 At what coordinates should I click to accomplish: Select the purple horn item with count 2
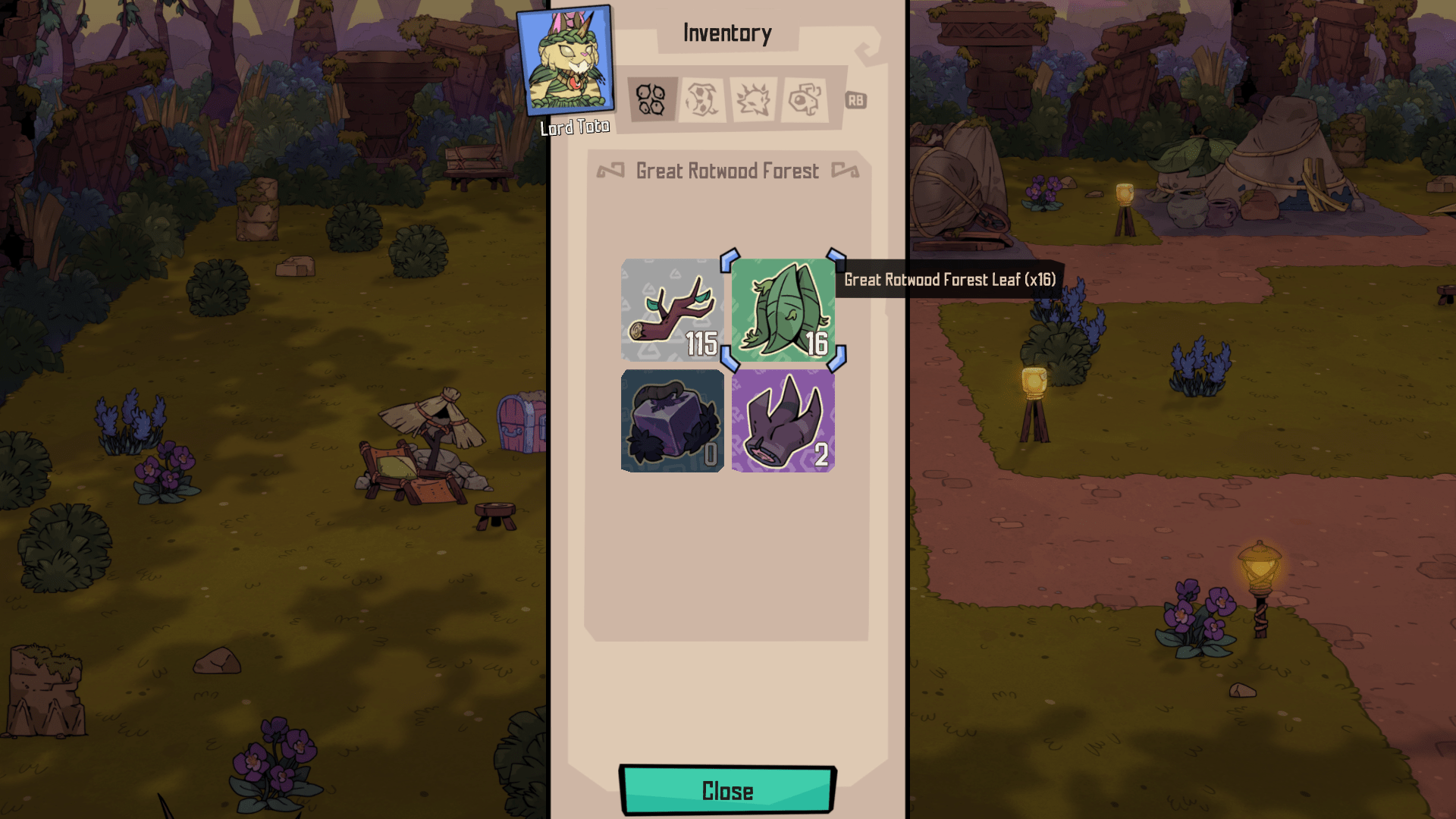coord(783,421)
